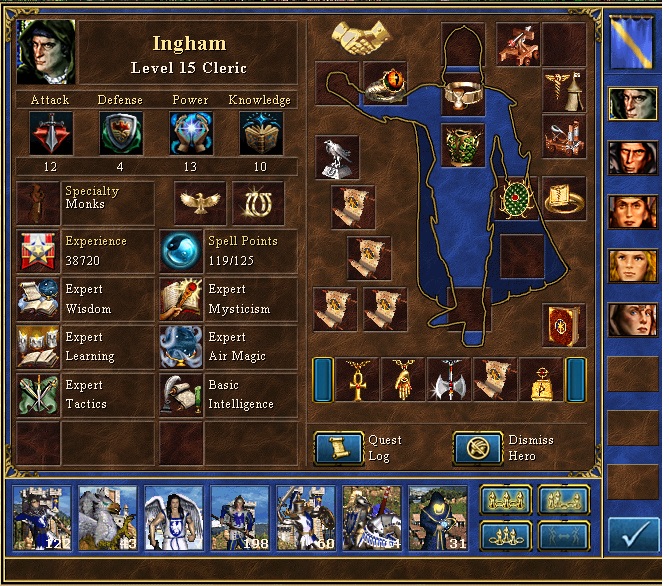
Task: Pick the green shield artifact
Action: pyautogui.click(x=517, y=198)
